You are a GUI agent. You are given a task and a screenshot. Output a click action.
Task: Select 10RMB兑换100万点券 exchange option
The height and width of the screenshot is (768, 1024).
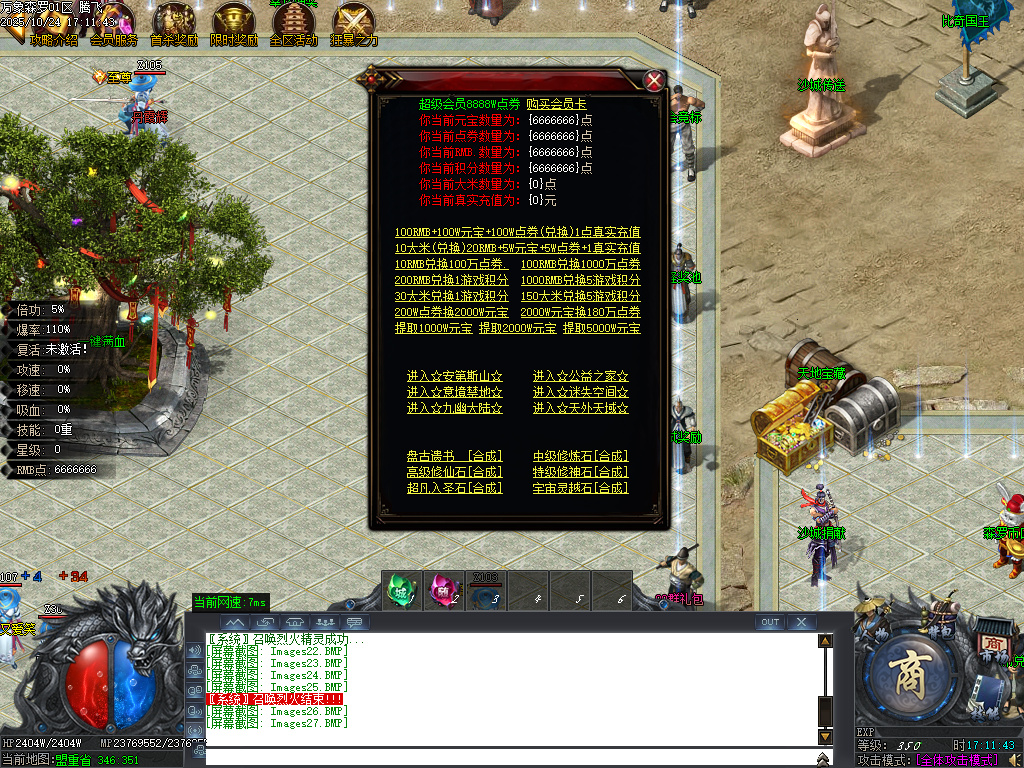(x=451, y=264)
